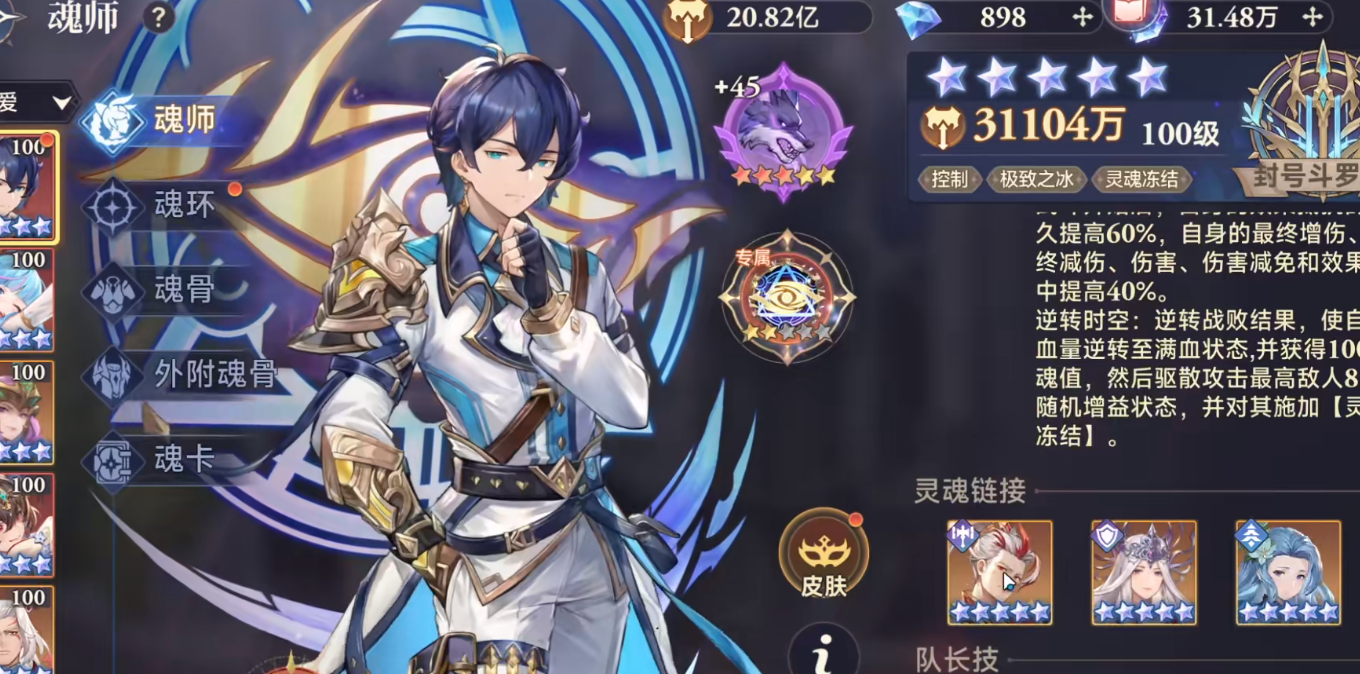This screenshot has width=1360, height=674.
Task: Add diamonds with the plus button
Action: pos(1082,17)
